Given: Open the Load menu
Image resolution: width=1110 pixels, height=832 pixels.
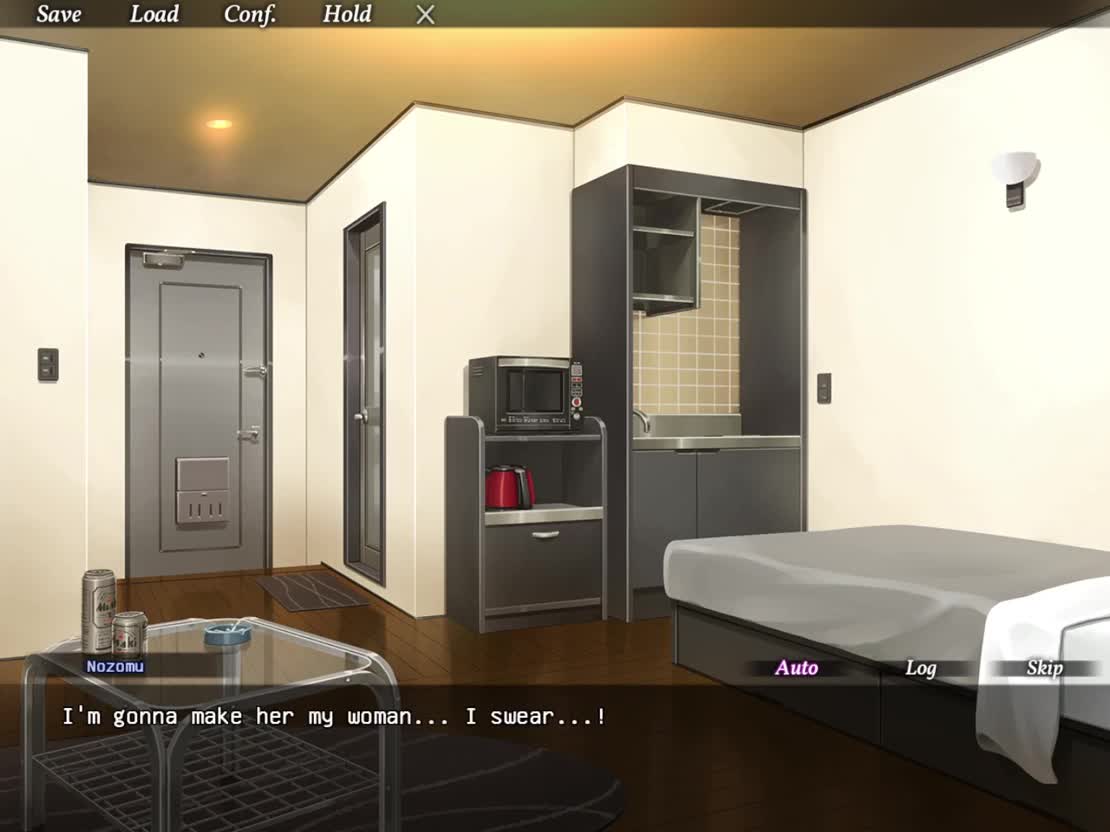Looking at the screenshot, I should click(x=154, y=14).
